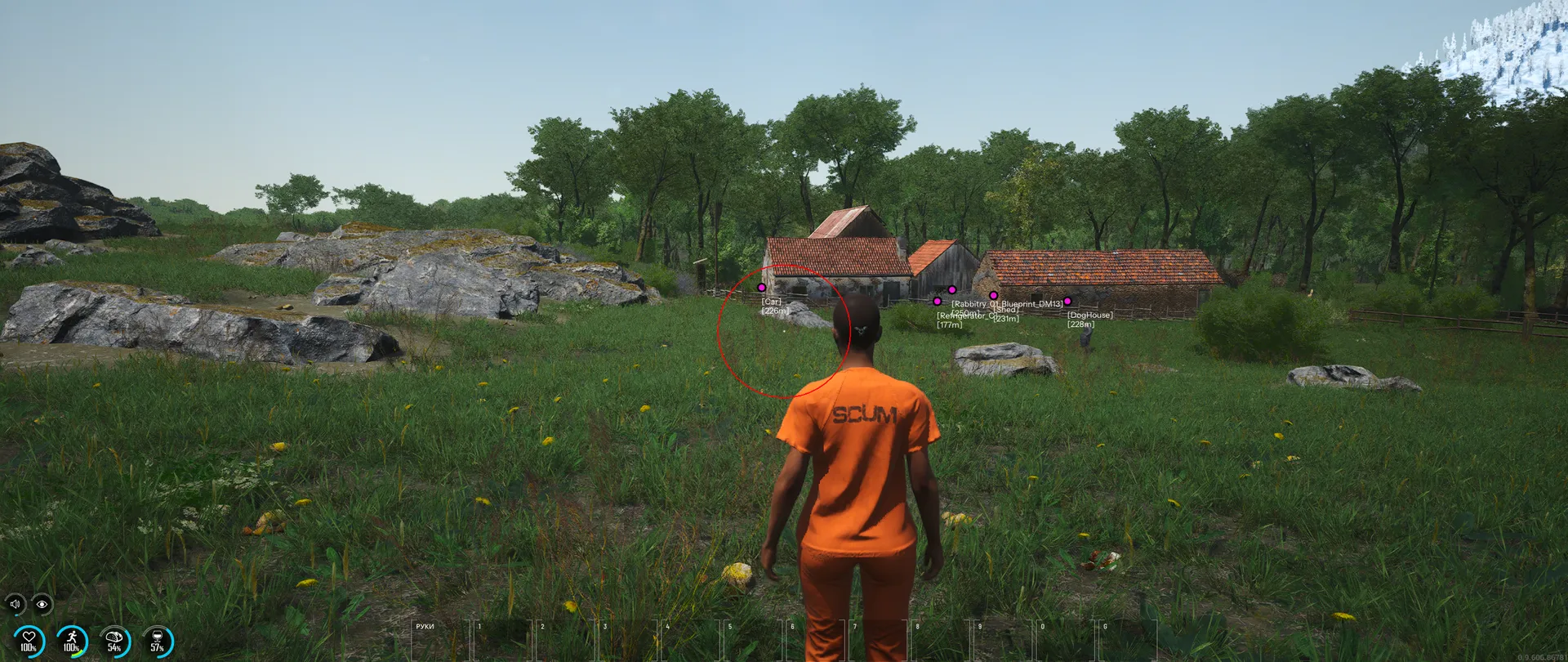Select hotbar slot labeled G
The width and height of the screenshot is (1568, 662).
(x=1127, y=640)
